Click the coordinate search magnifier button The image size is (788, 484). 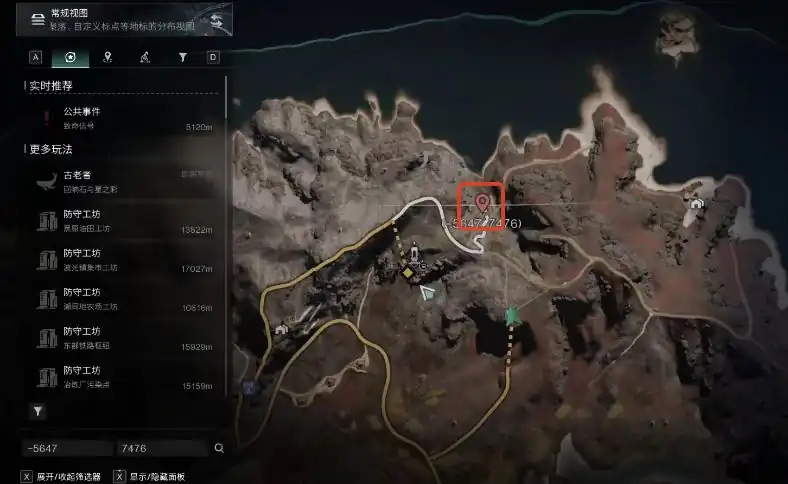point(219,448)
